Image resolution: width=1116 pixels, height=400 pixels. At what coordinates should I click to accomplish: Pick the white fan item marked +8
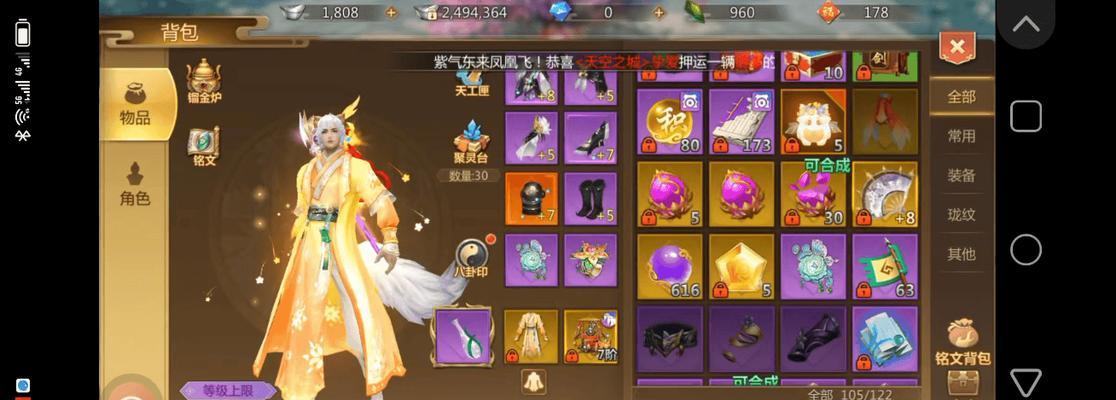(x=885, y=194)
